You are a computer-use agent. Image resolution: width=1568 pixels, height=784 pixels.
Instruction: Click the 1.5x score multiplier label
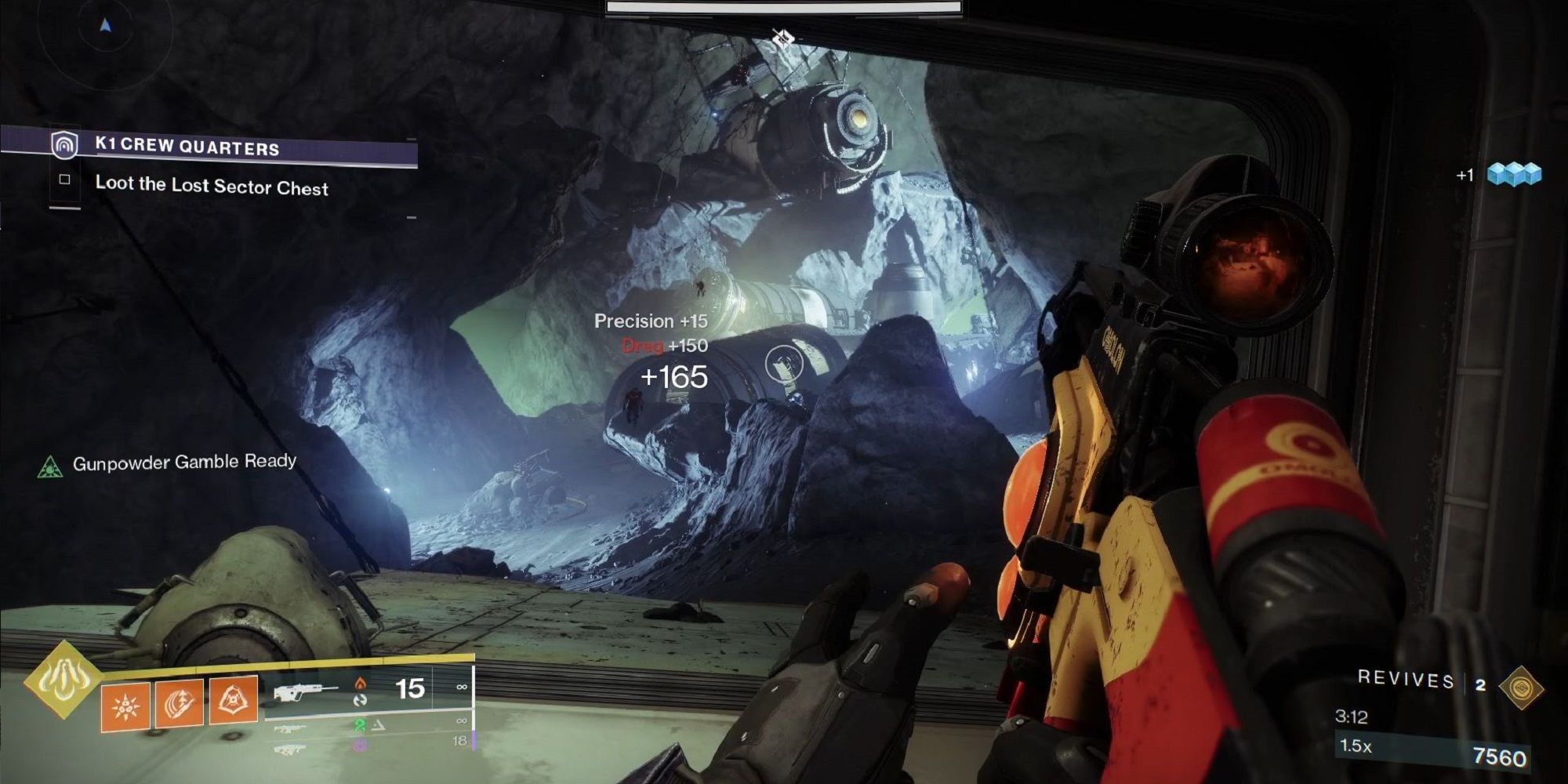pos(1356,746)
